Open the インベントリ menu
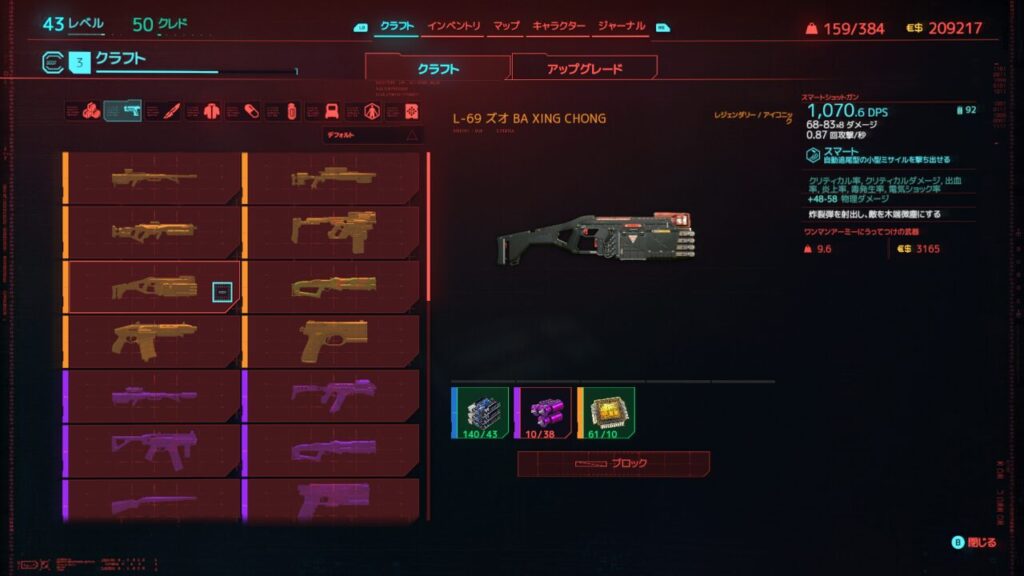1024x576 pixels. coord(453,25)
